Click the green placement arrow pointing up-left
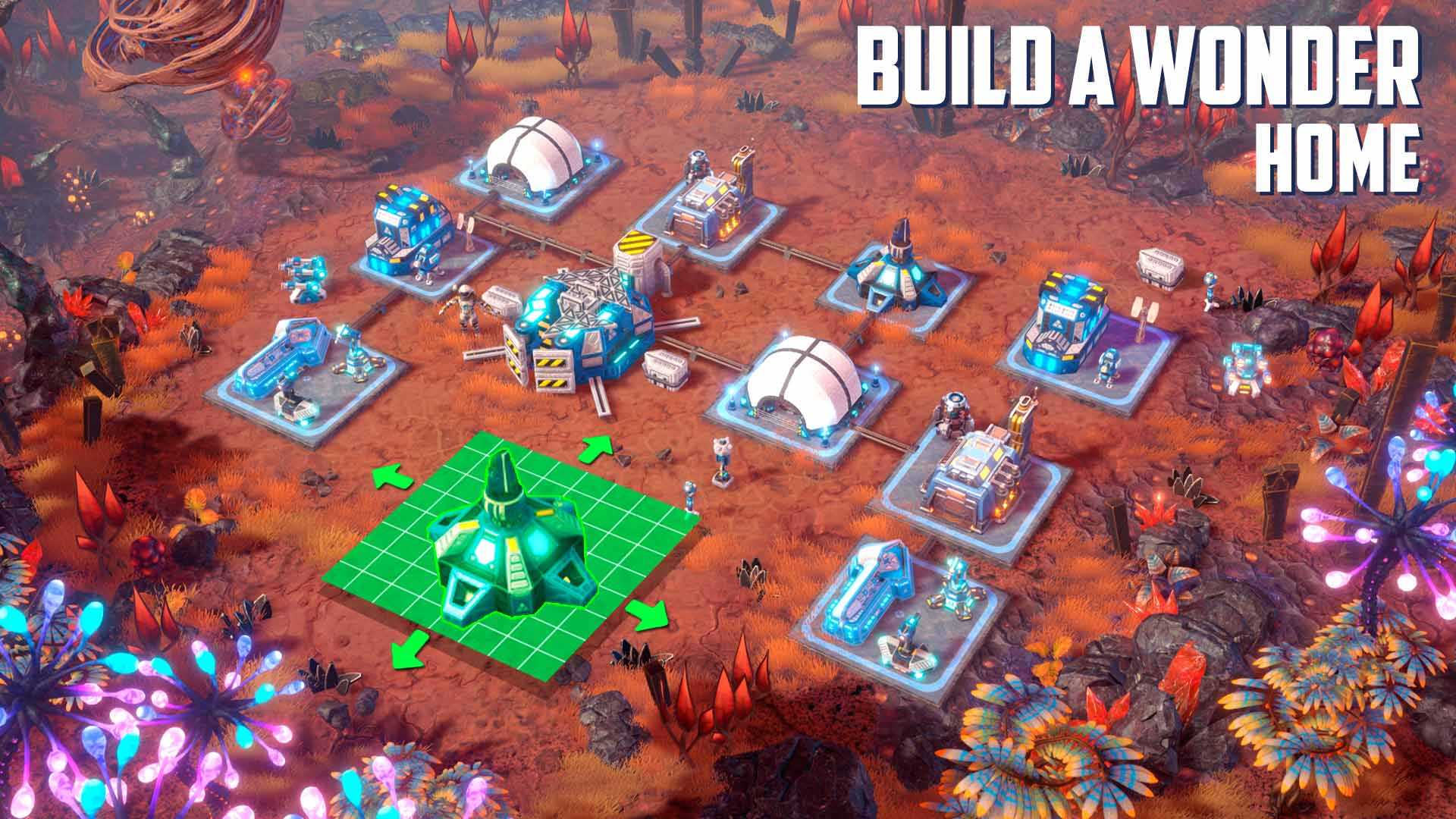This screenshot has width=1456, height=819. (x=392, y=480)
